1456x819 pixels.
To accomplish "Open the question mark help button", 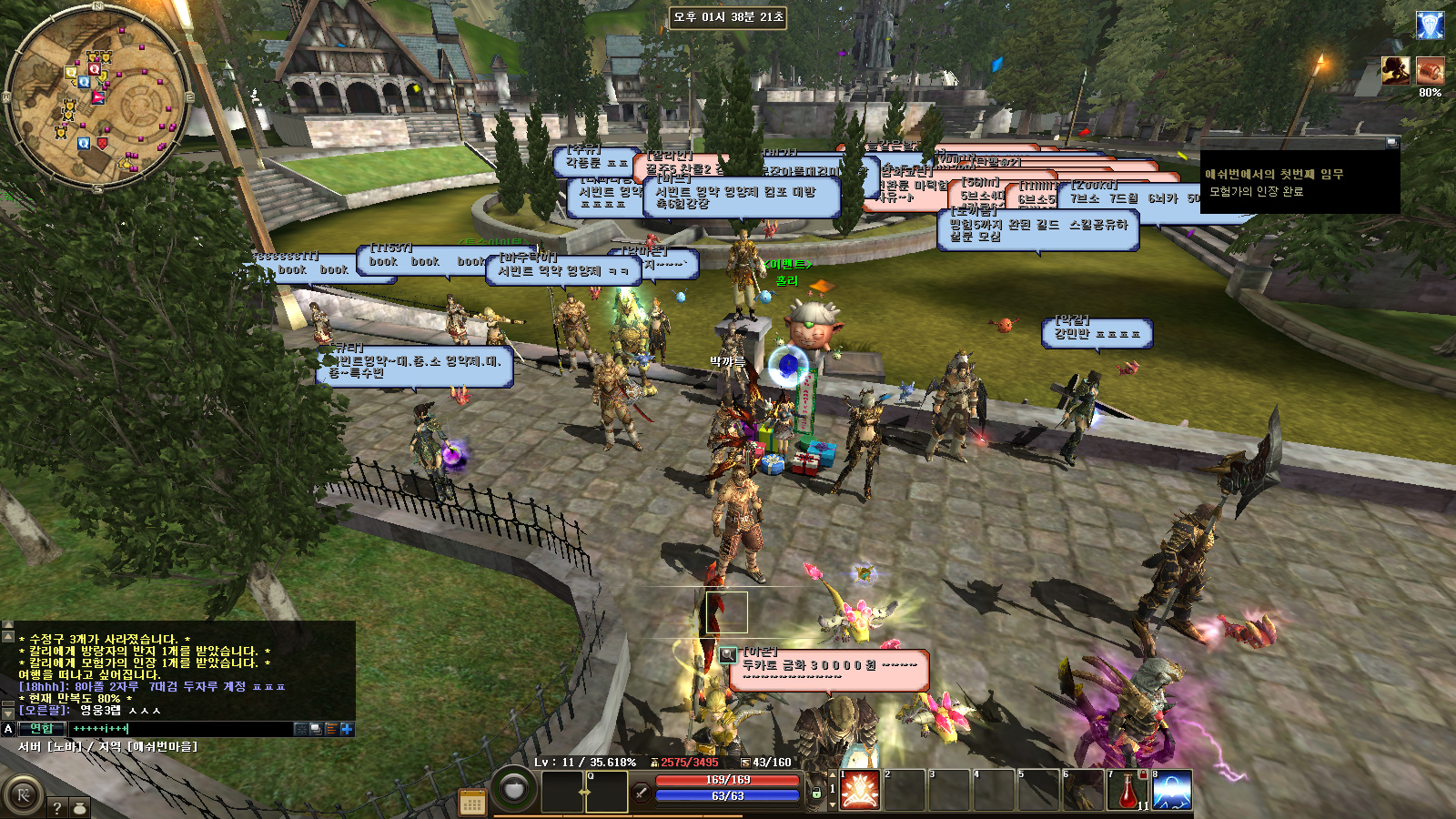I will click(x=57, y=808).
